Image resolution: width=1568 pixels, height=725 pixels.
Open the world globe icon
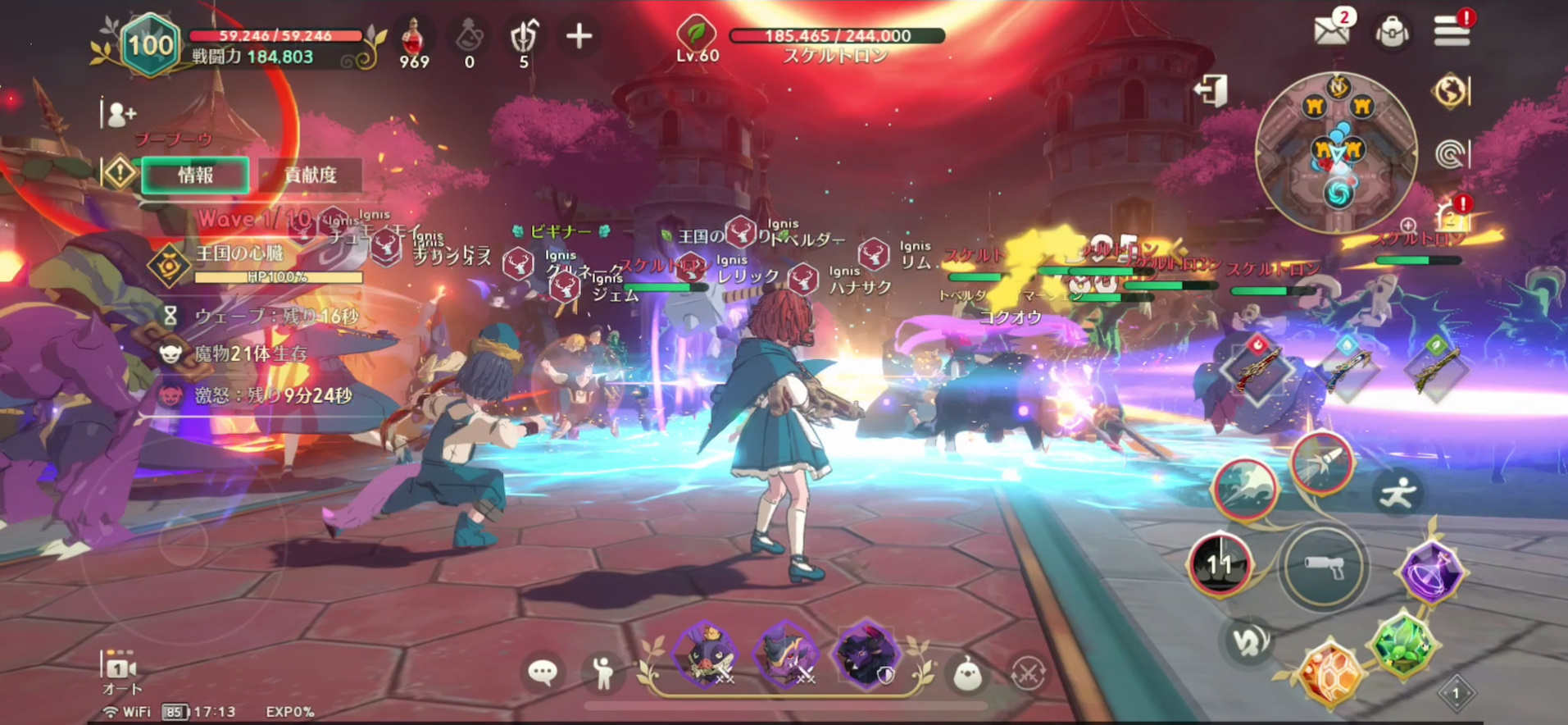click(1449, 91)
